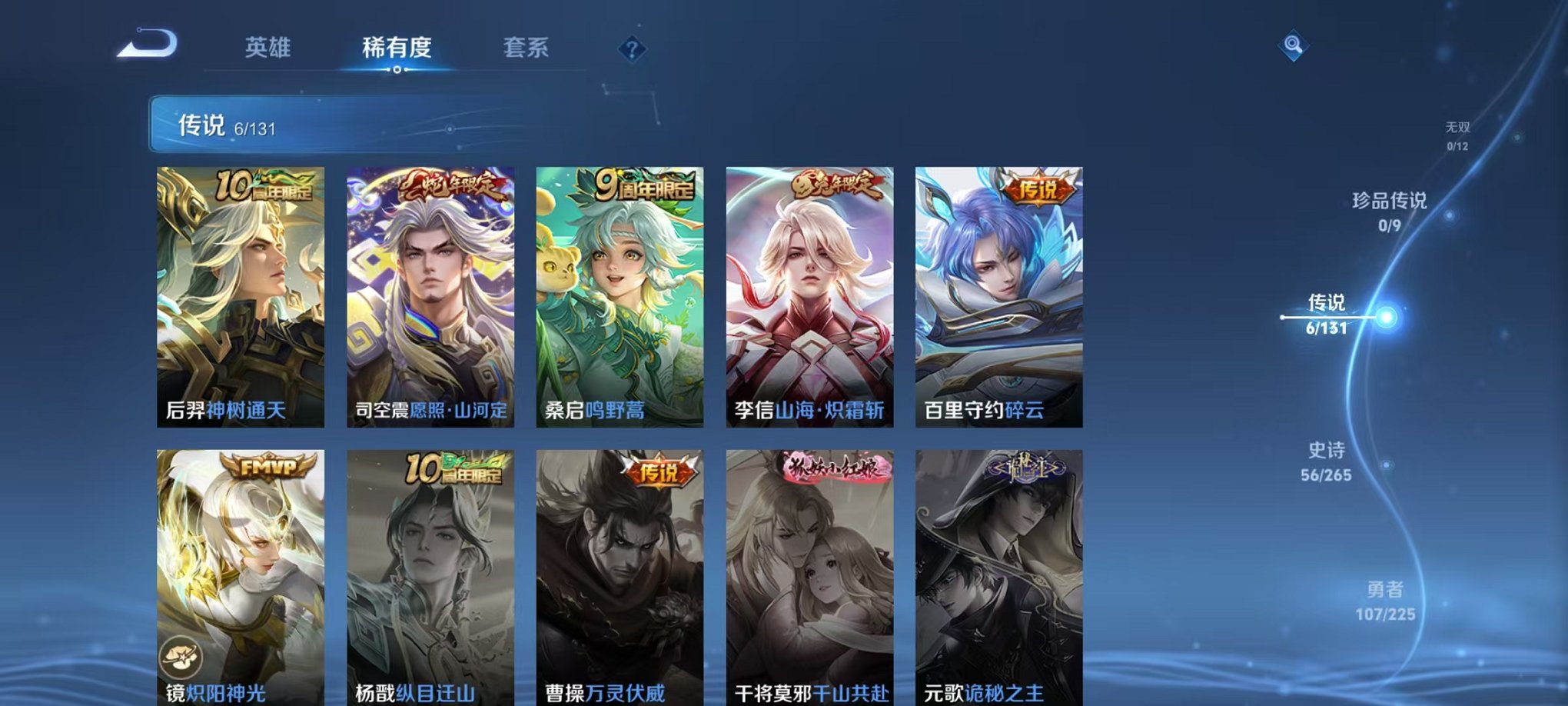
Task: Open the search magnifier icon
Action: click(x=1294, y=46)
